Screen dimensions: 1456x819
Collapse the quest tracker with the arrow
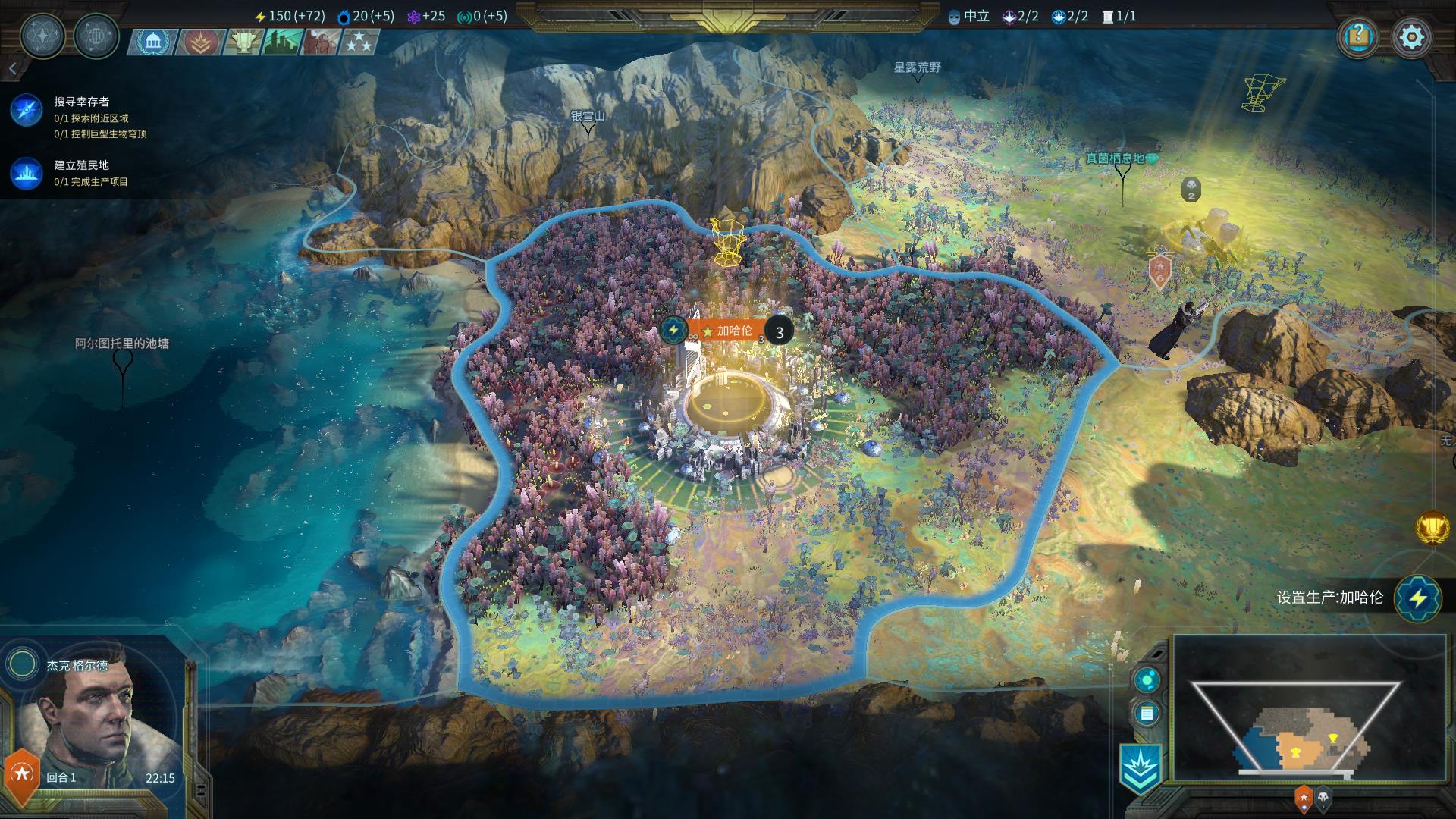[13, 70]
